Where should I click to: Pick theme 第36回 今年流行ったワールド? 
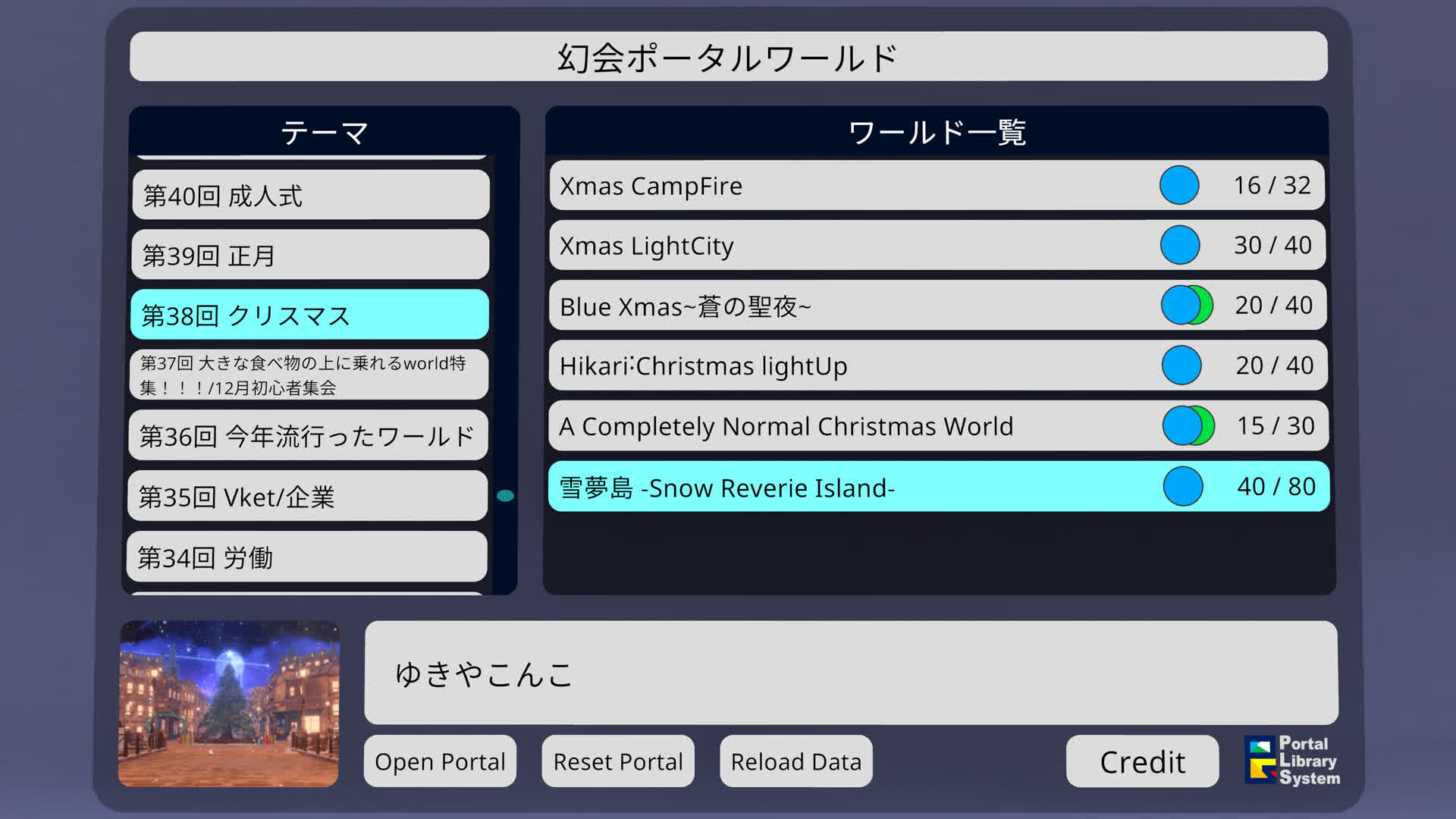(x=308, y=436)
